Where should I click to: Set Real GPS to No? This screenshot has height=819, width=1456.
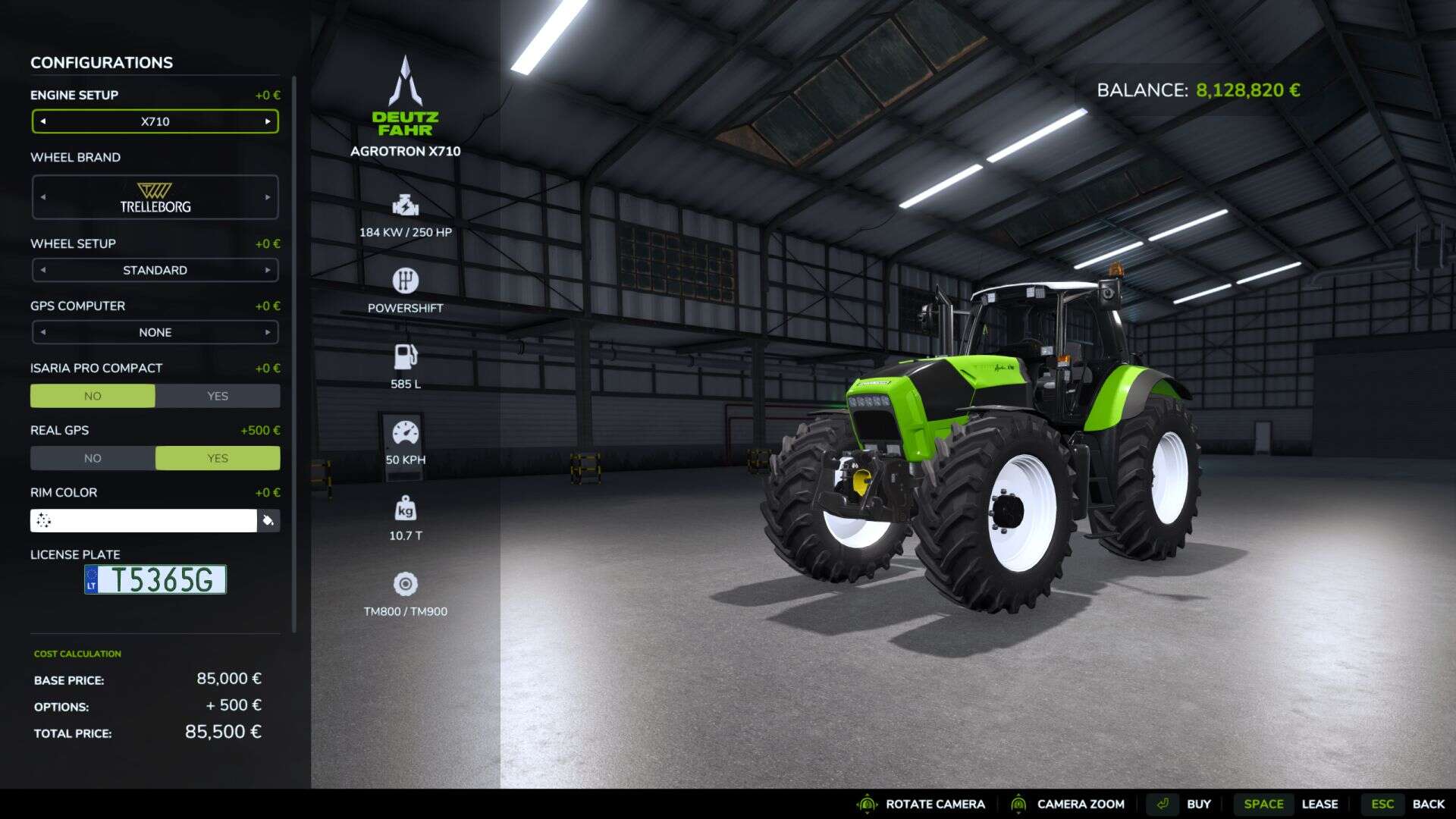(x=93, y=458)
